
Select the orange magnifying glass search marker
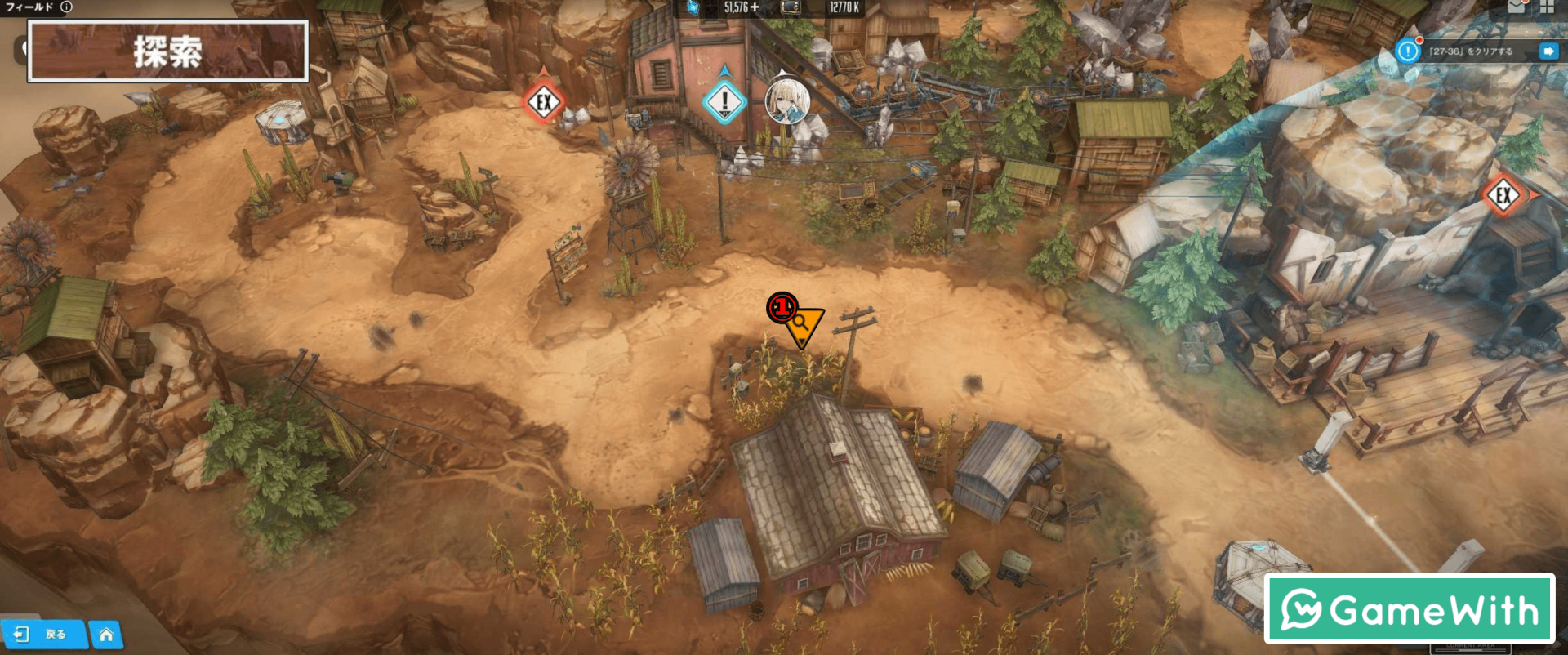[x=803, y=323]
